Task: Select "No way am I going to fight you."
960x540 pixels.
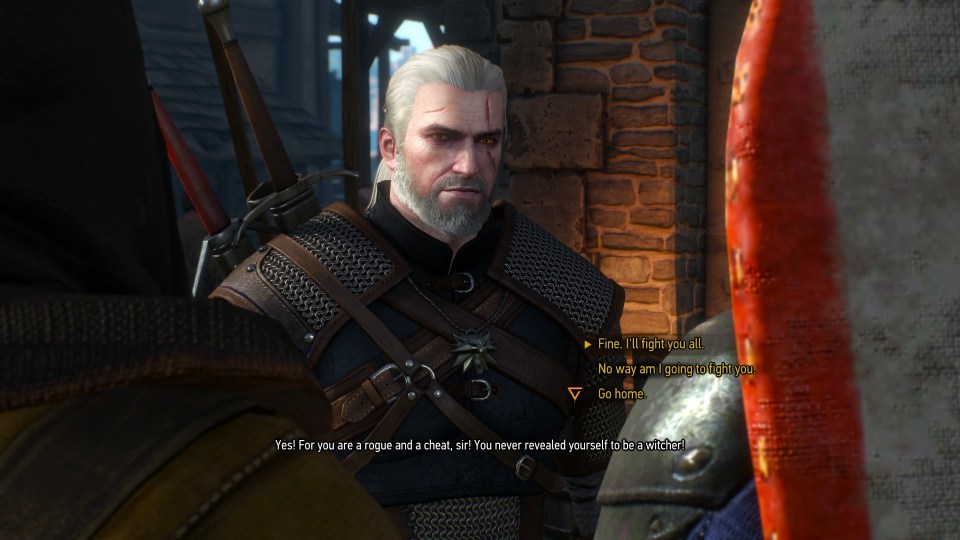Action: click(x=676, y=369)
